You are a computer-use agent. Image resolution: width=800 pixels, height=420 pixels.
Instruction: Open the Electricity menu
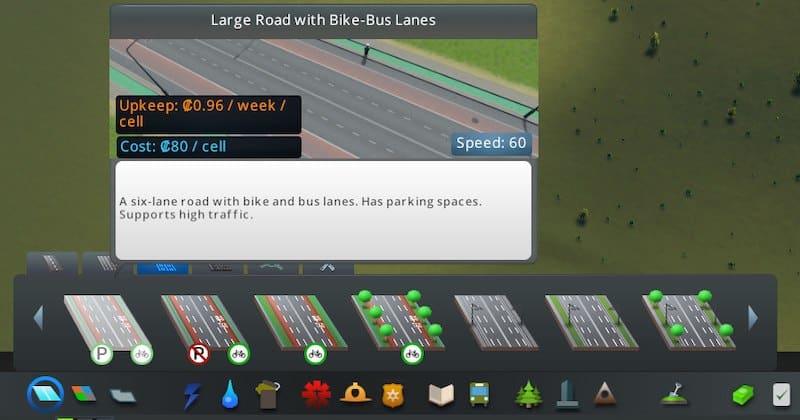point(193,394)
